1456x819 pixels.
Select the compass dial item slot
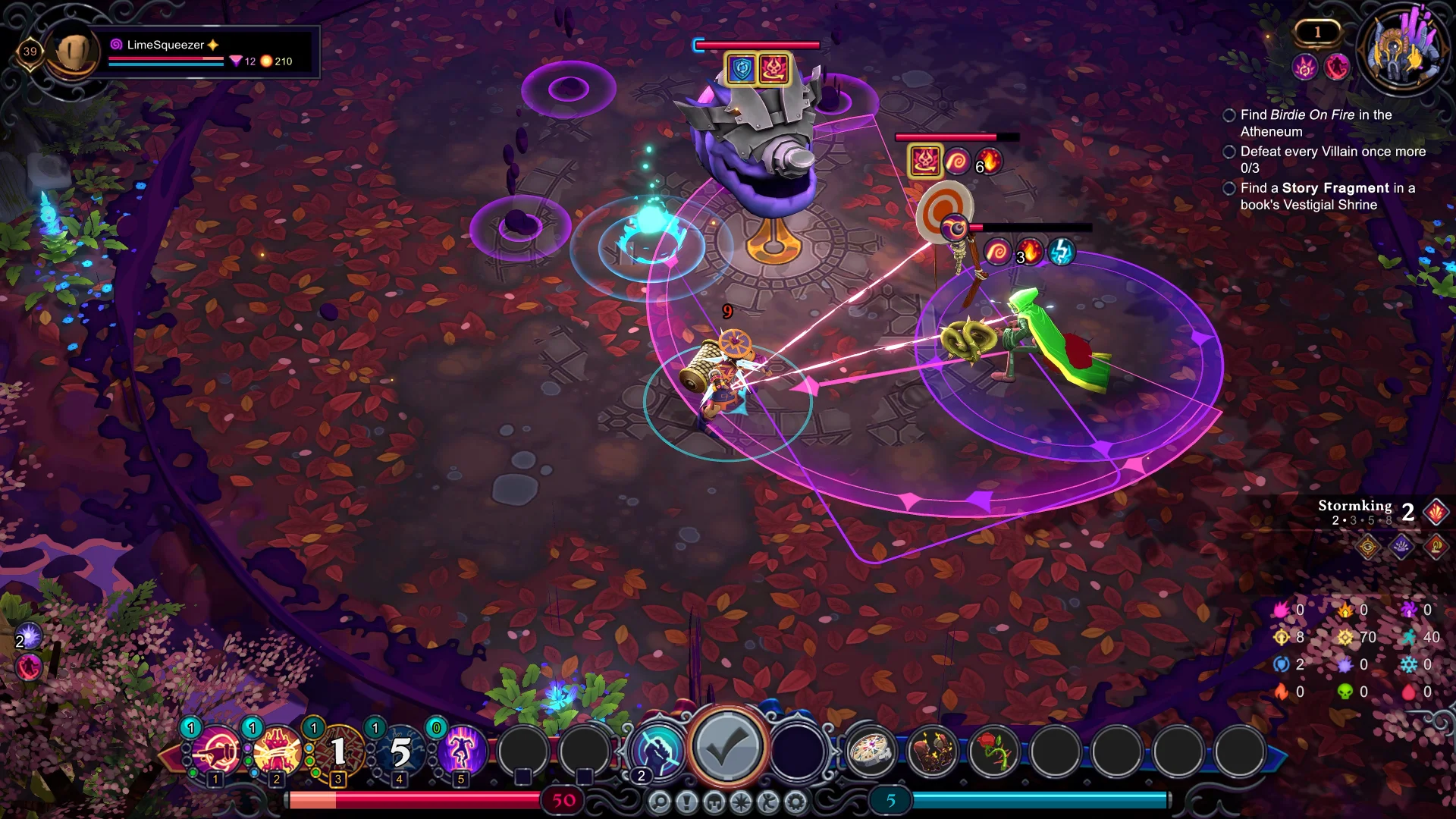click(871, 752)
